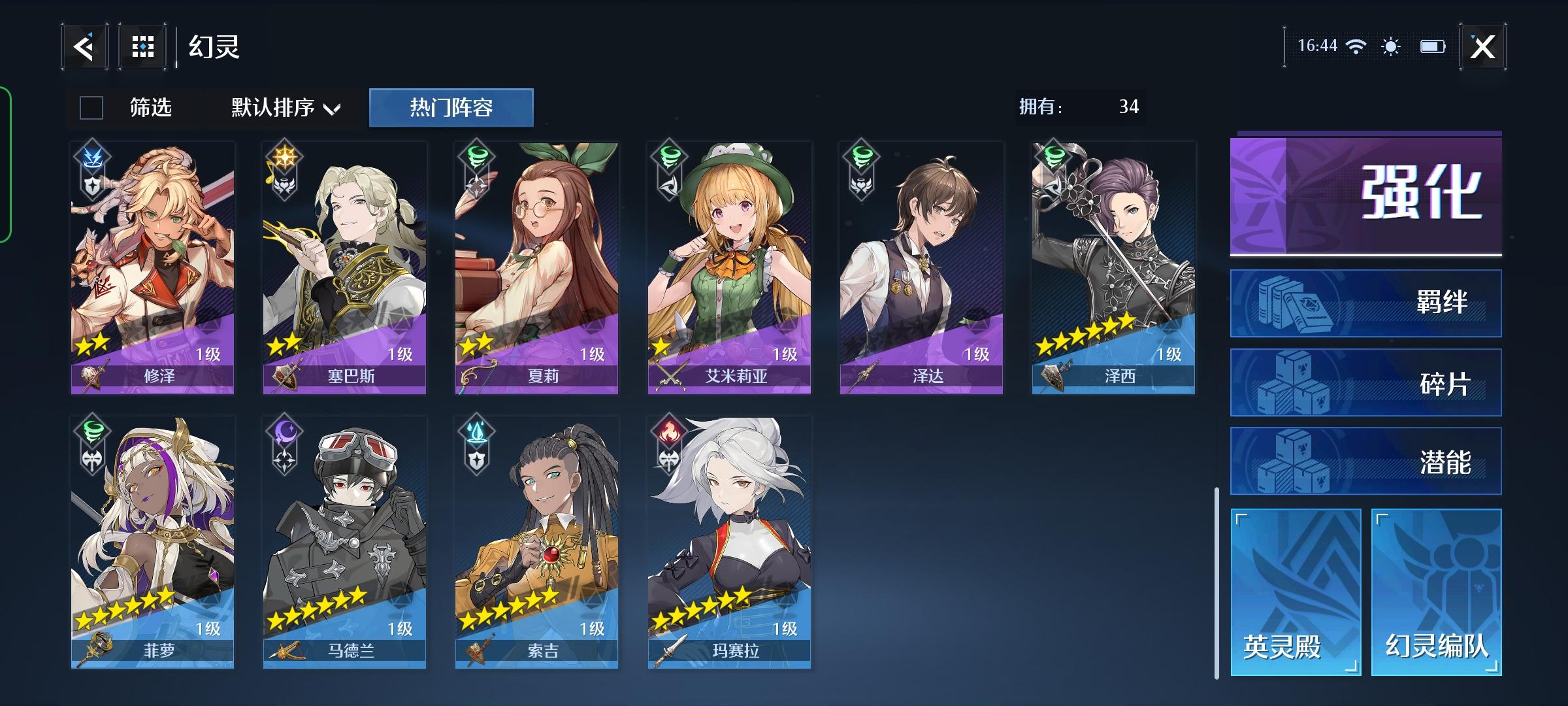The height and width of the screenshot is (706, 1568).
Task: Select 泽西's character card
Action: pyautogui.click(x=1115, y=261)
